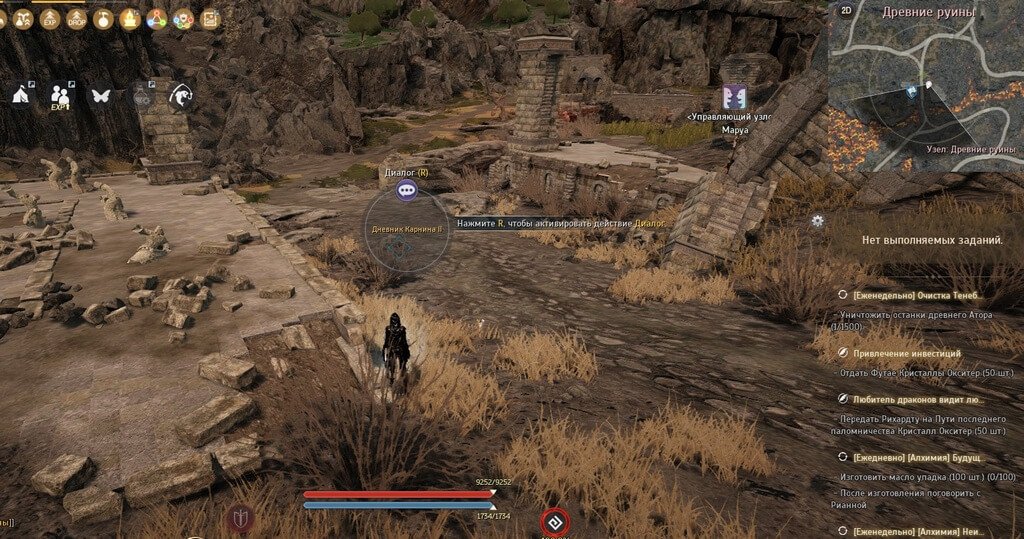Open quest tracker settings gear
Screen dimensions: 1024x539
pos(817,221)
